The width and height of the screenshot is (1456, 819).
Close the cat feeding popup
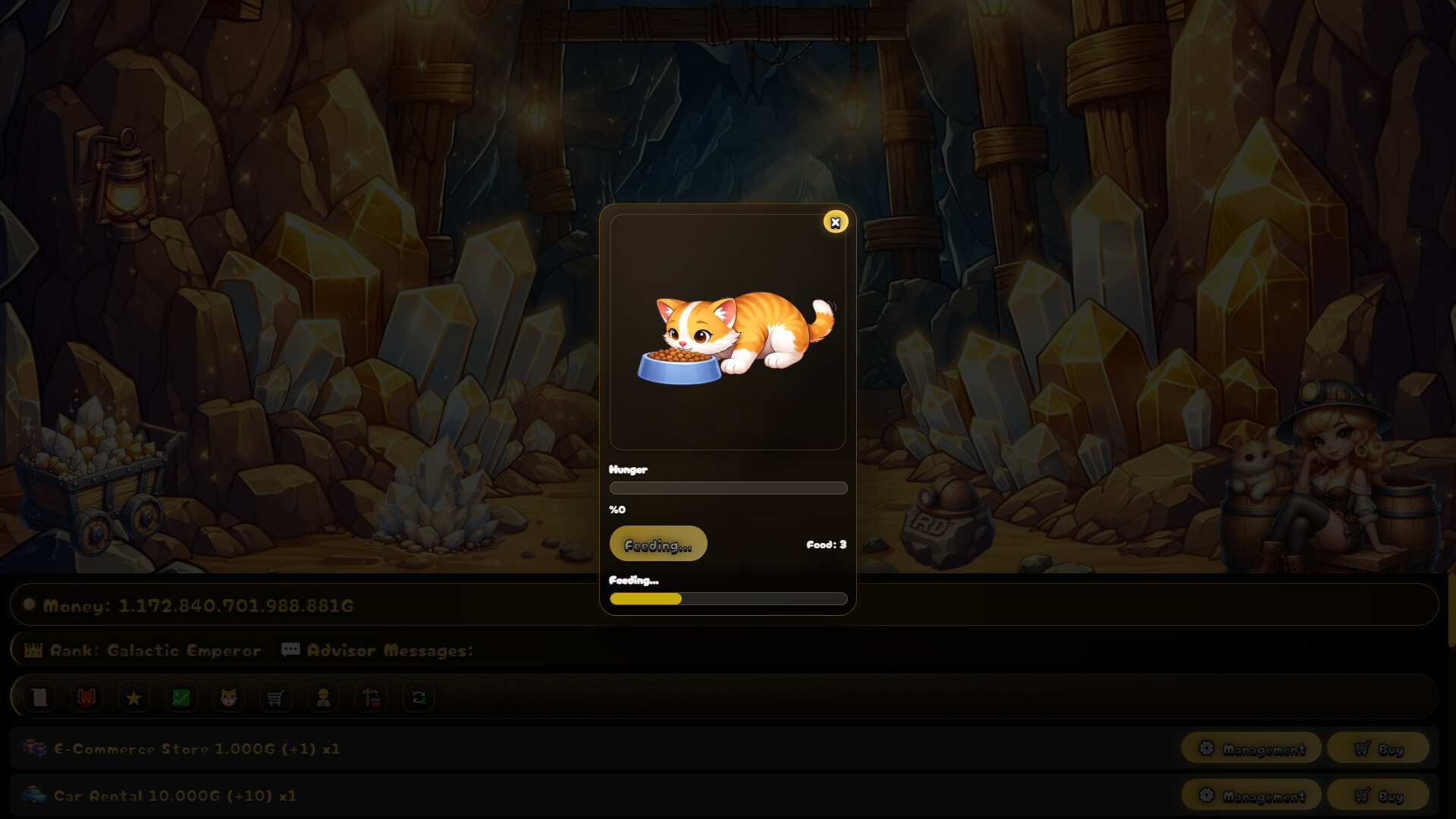pos(836,223)
